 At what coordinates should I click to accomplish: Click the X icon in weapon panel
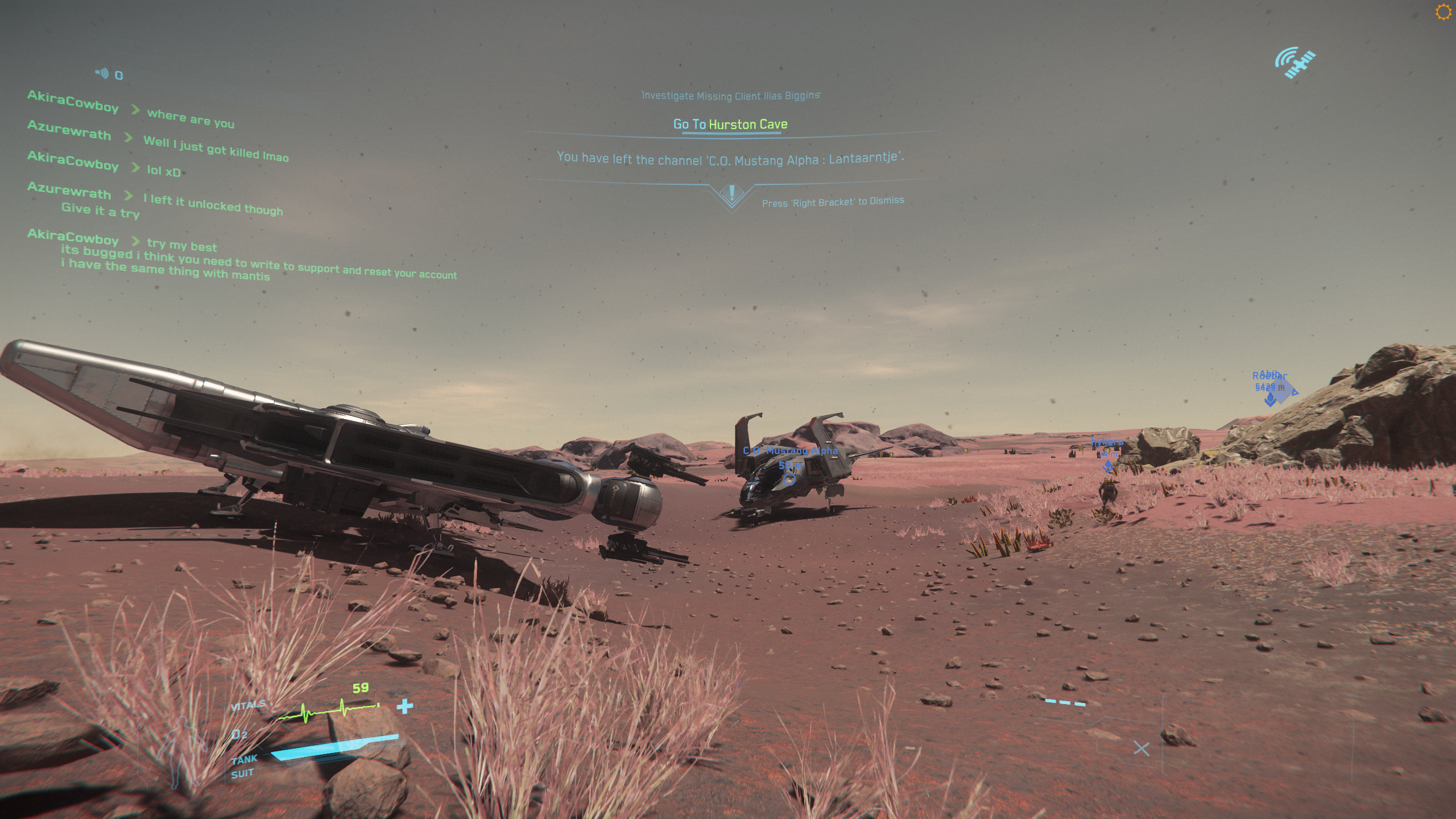(1141, 748)
